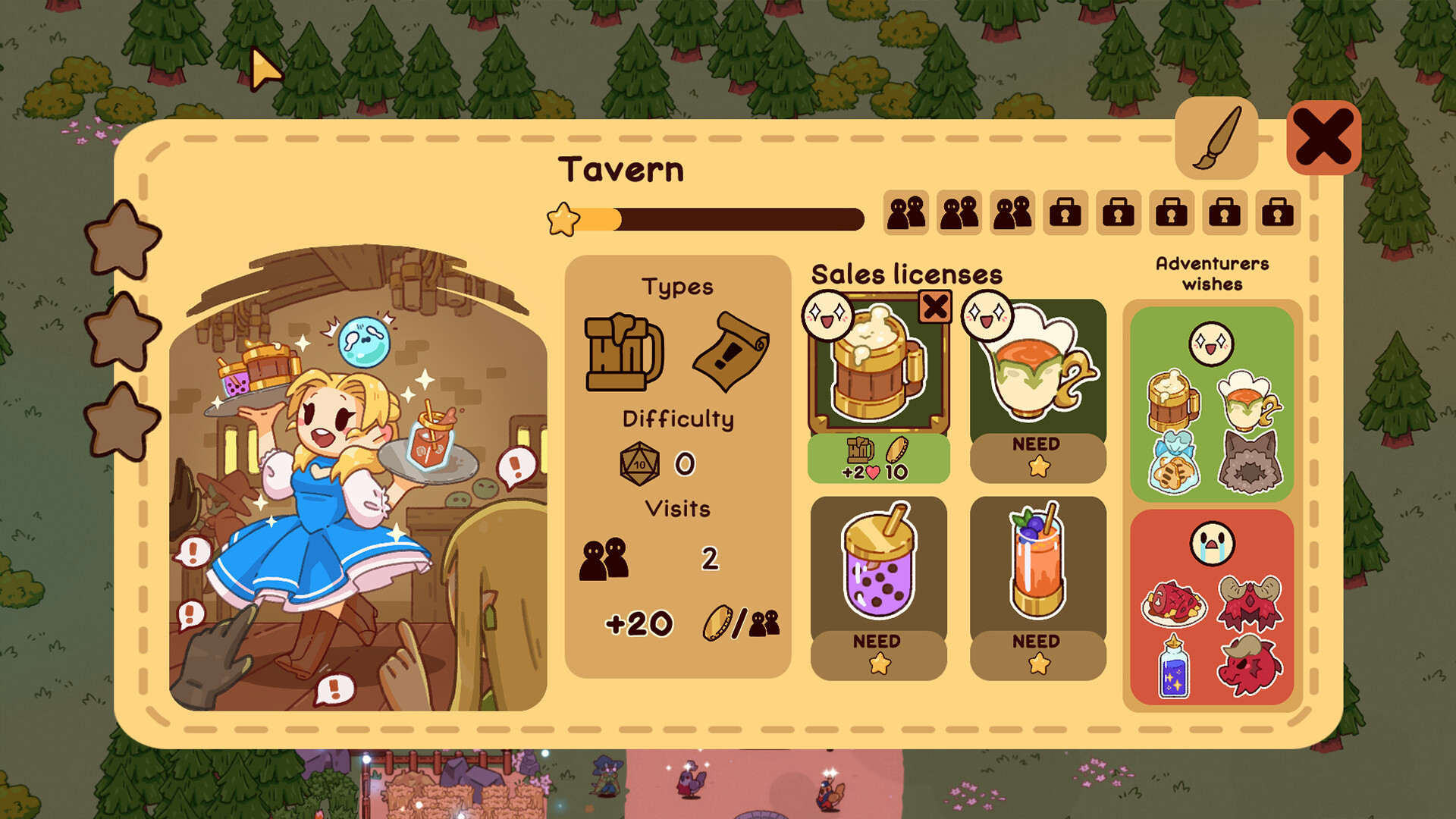
Task: Click the first locked visitor slot
Action: [1065, 212]
